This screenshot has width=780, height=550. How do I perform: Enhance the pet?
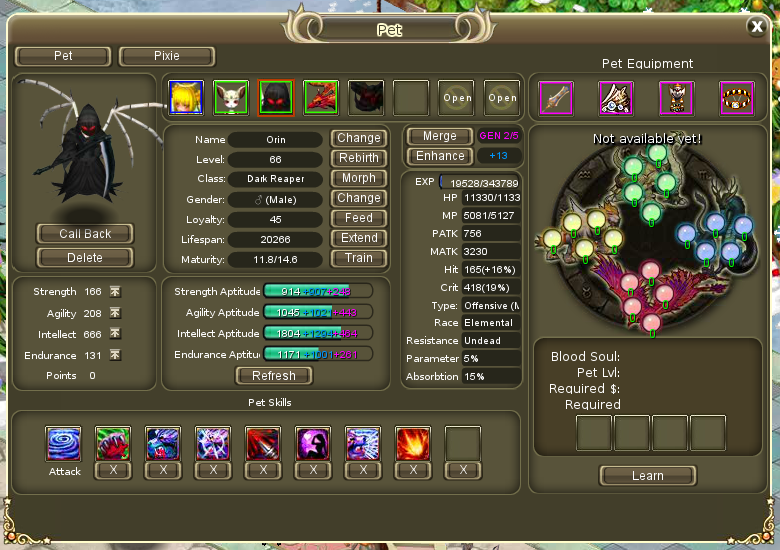(440, 156)
